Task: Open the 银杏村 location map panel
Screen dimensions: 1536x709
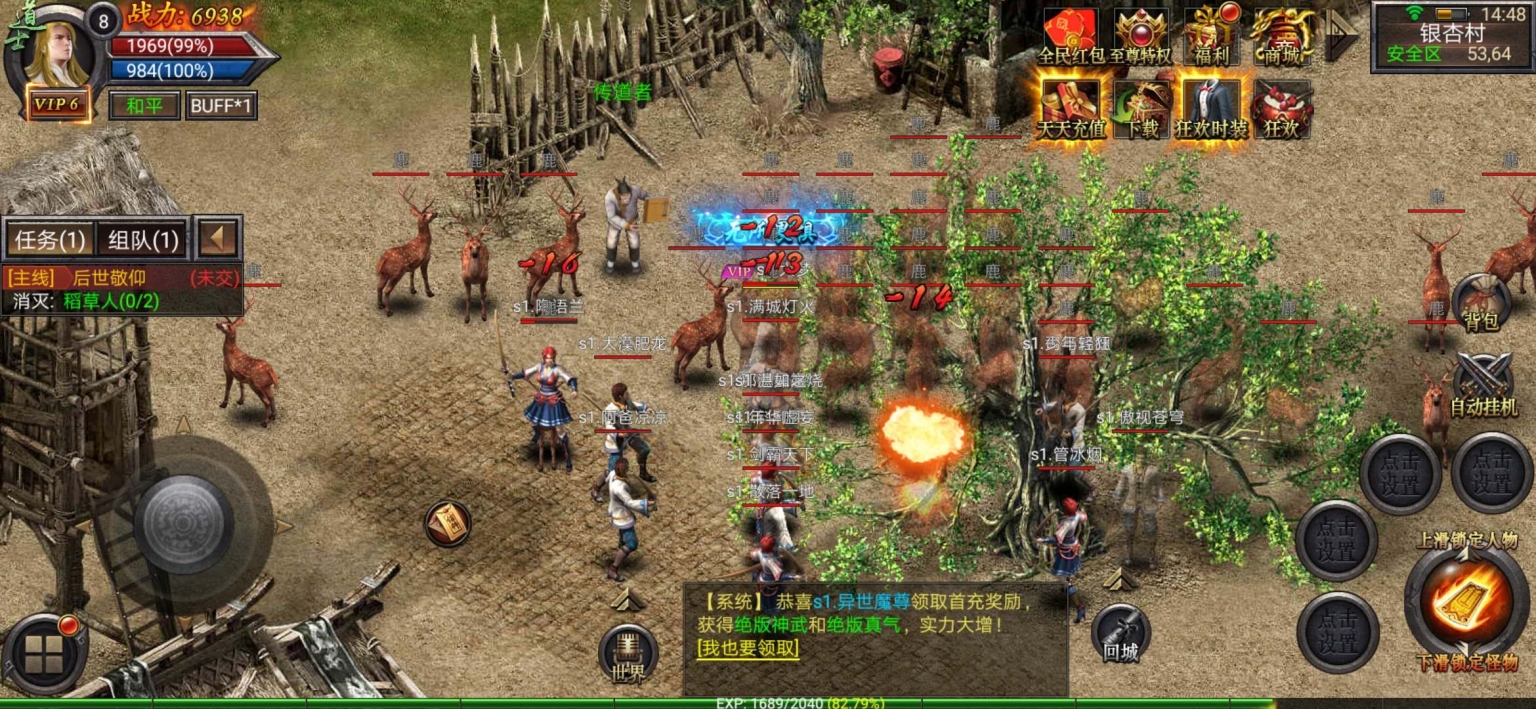Action: click(x=1451, y=37)
